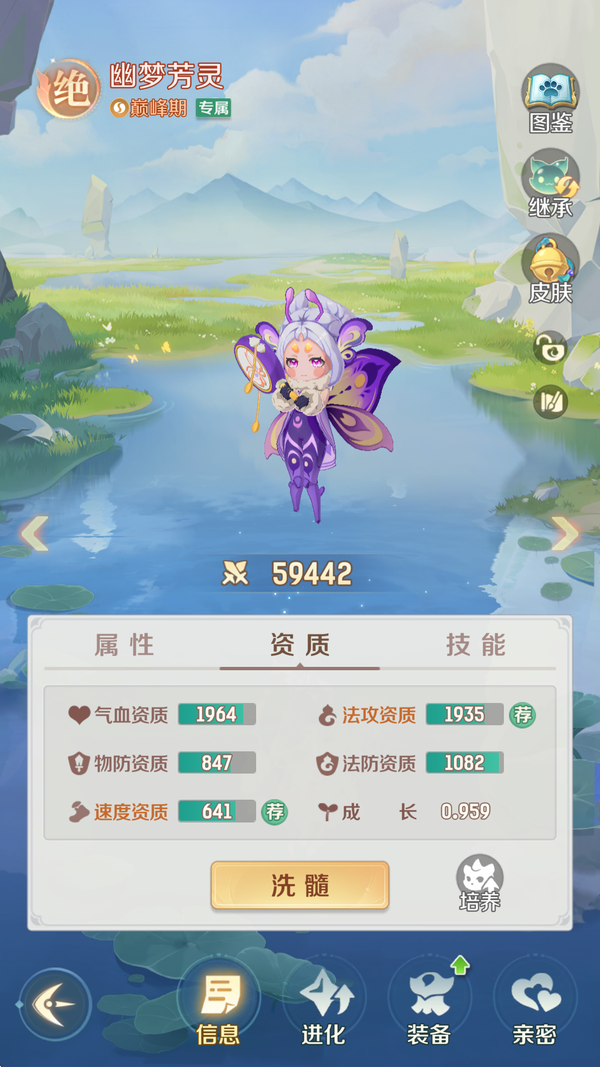Open the 培养 cultivation icon
Viewport: 600px width, 1067px height.
[479, 884]
